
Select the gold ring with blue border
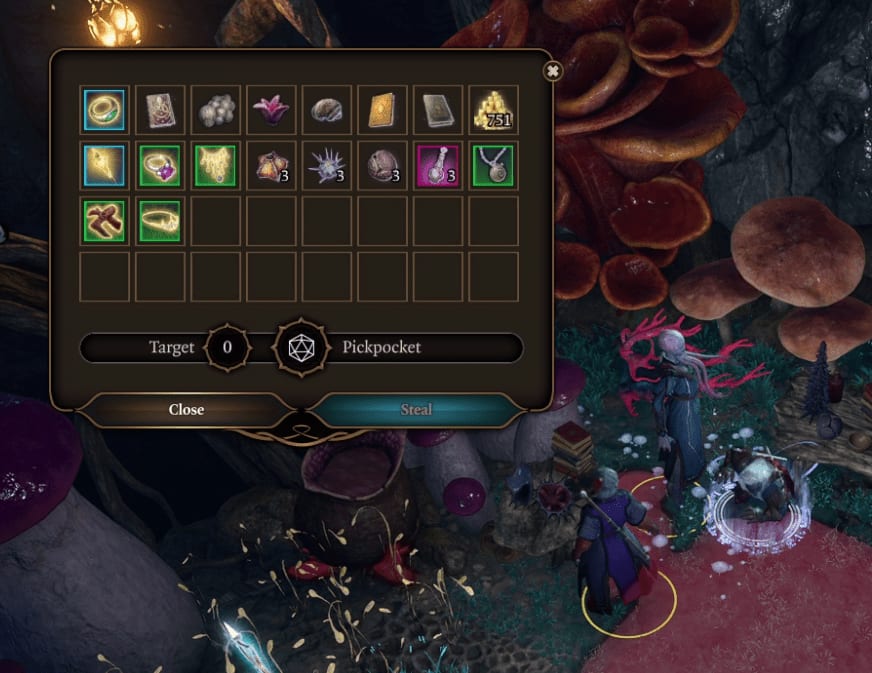104,110
